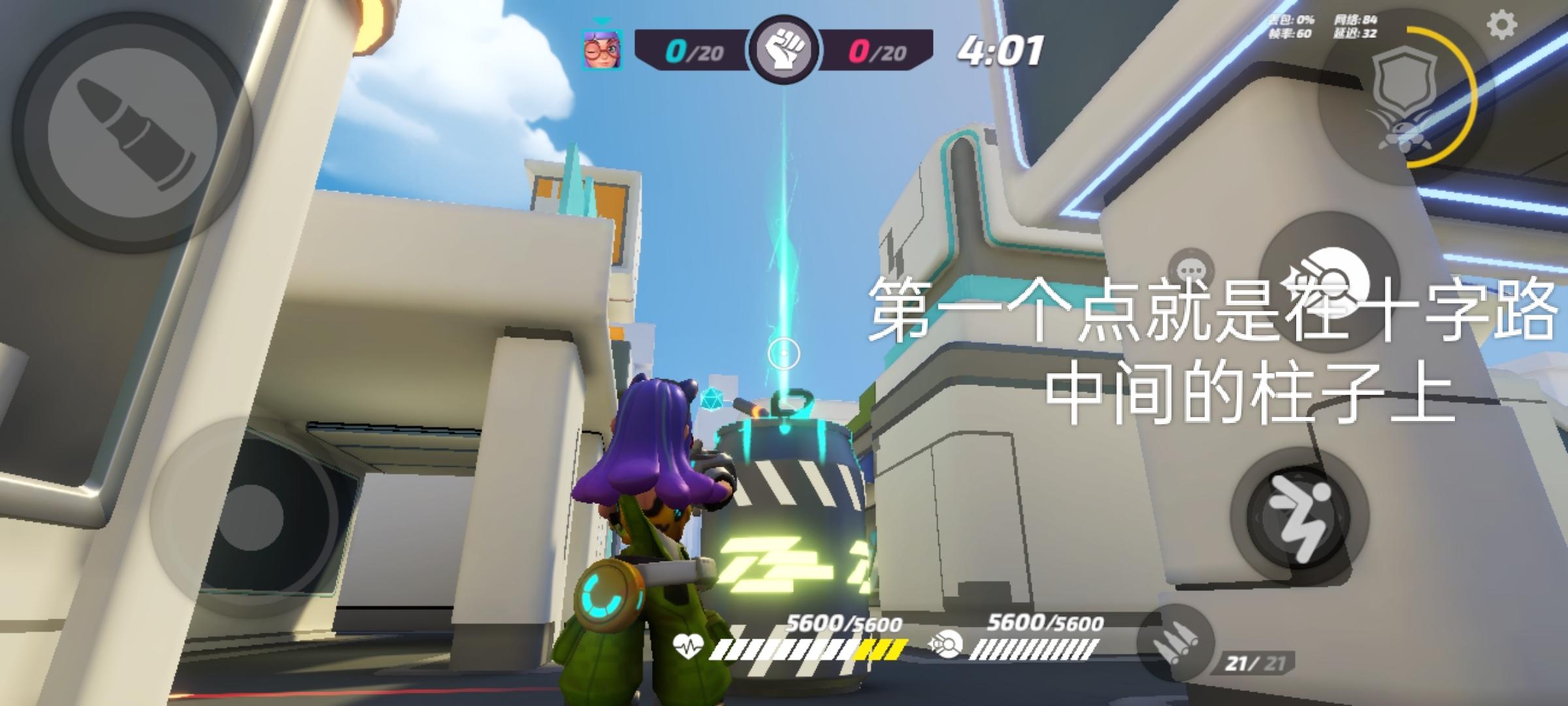This screenshot has width=1568, height=706.
Task: Tap the fist emblem between the scores
Action: pyautogui.click(x=787, y=49)
